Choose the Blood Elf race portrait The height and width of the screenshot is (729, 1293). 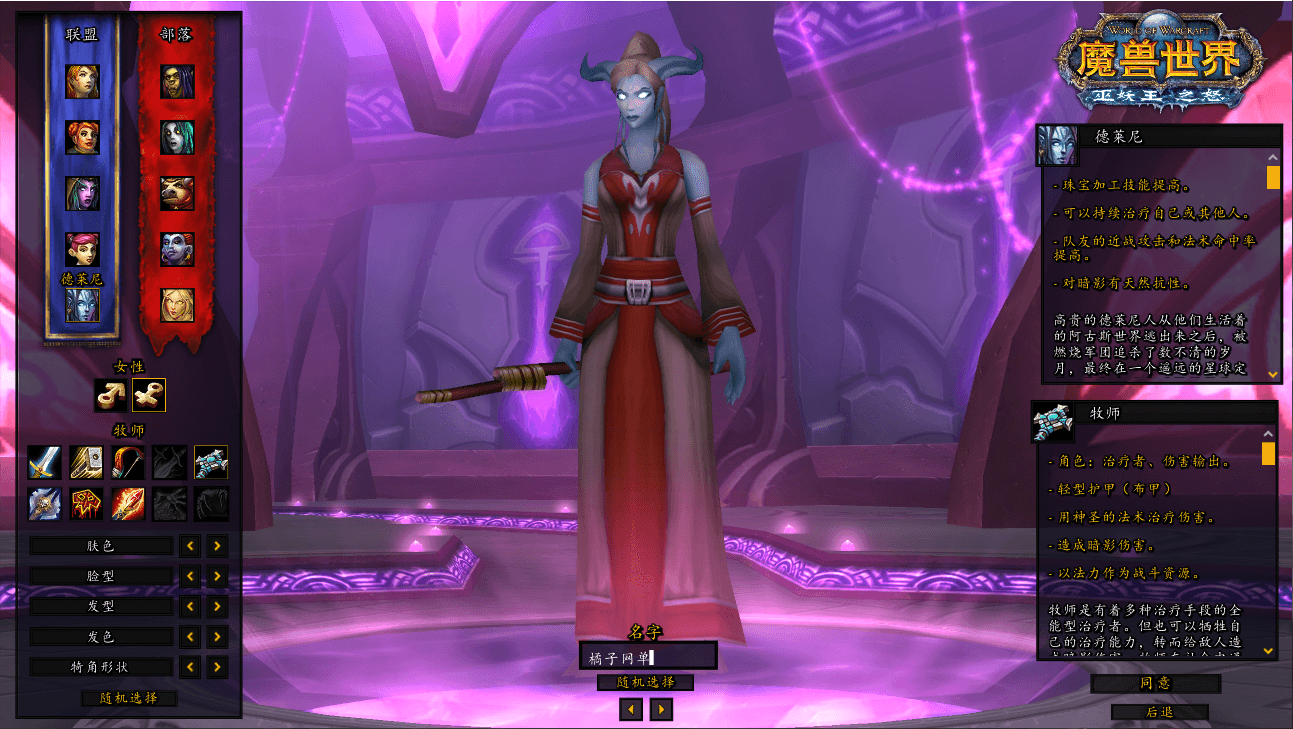pyautogui.click(x=177, y=305)
